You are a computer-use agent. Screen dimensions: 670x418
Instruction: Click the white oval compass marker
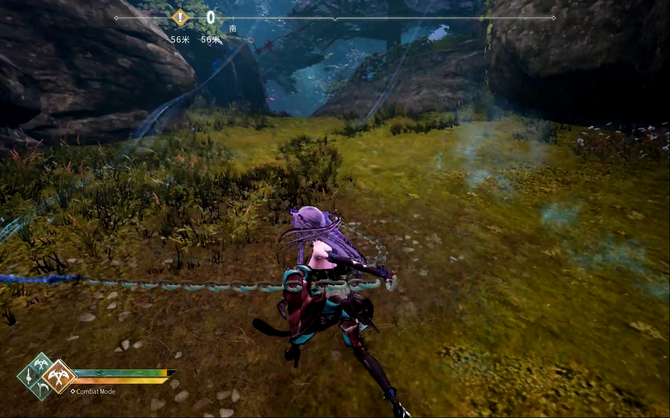click(211, 17)
